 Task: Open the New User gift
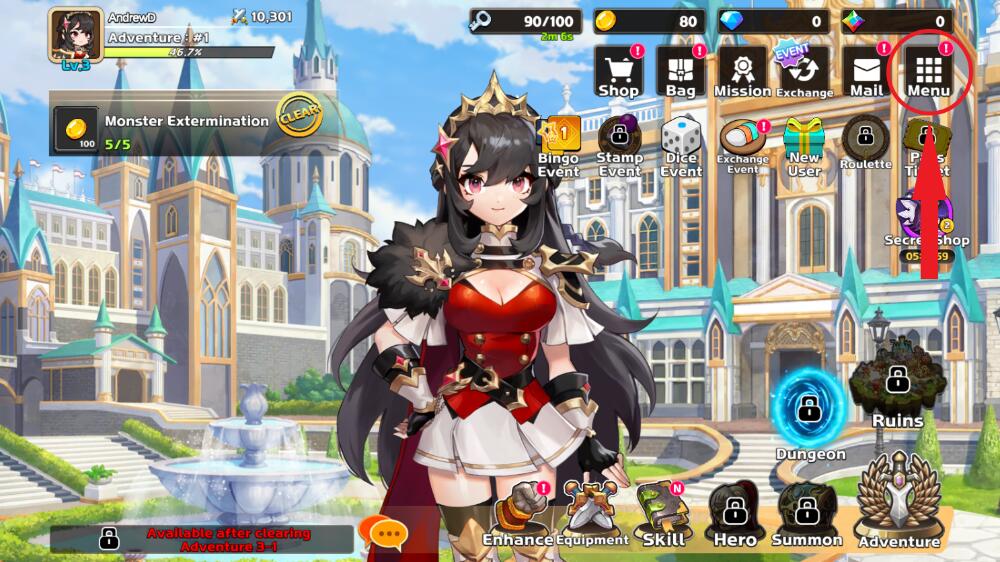coord(804,146)
